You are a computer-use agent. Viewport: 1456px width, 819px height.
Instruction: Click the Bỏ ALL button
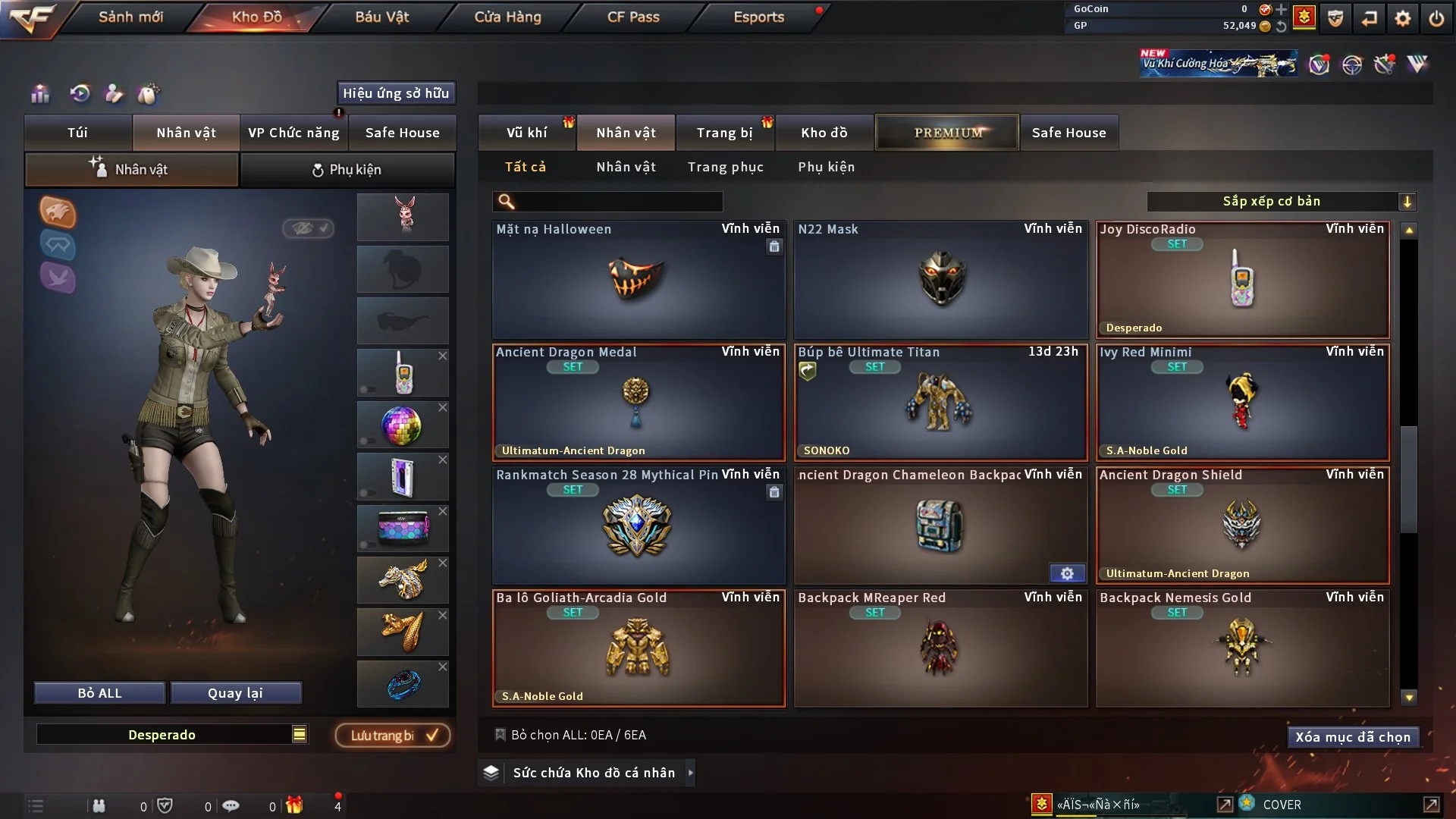[99, 693]
